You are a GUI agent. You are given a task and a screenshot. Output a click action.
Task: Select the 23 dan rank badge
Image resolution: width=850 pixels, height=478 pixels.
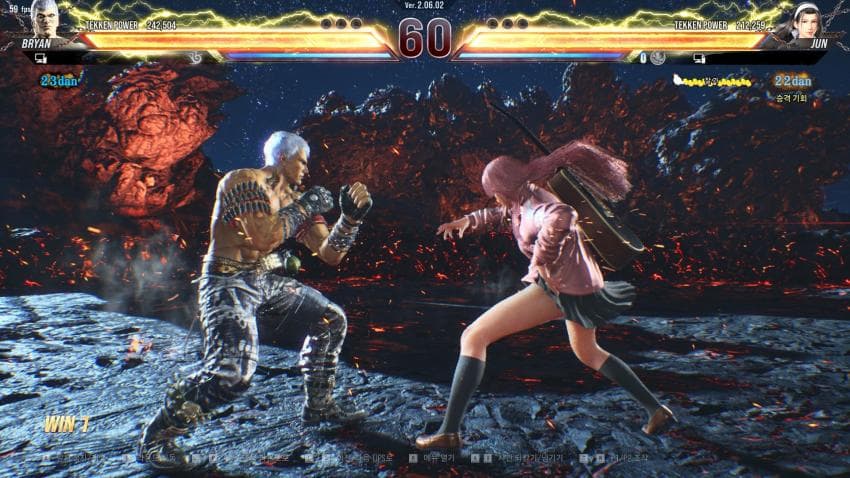pos(58,79)
